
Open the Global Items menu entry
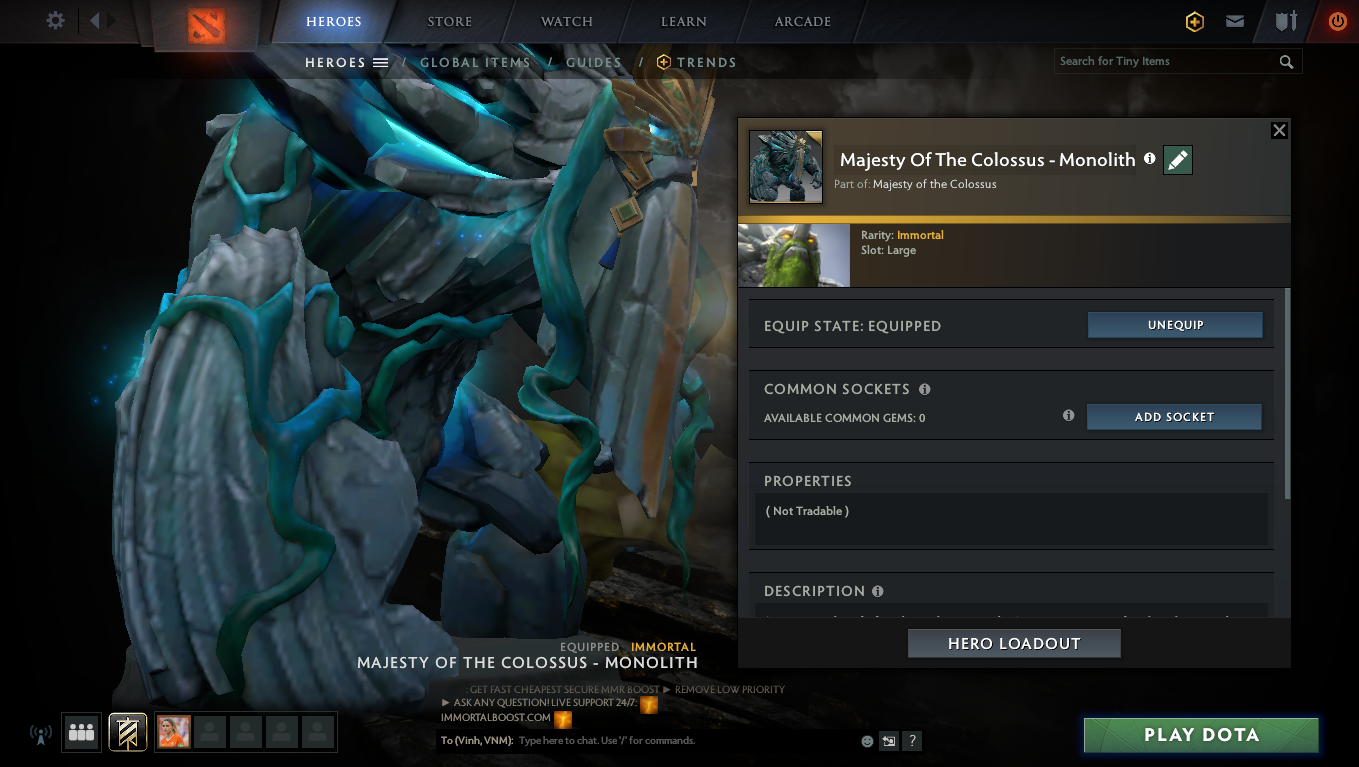pyautogui.click(x=475, y=62)
